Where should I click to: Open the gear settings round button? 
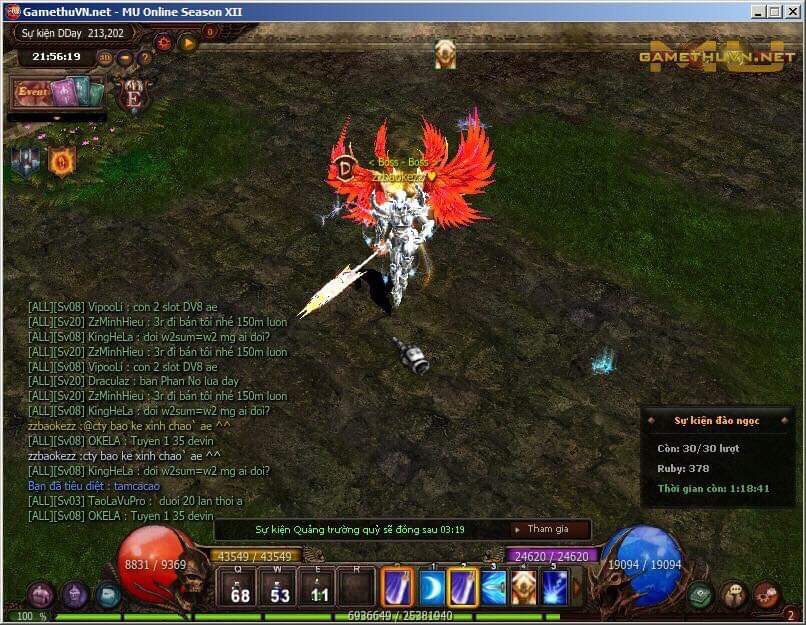(767, 595)
